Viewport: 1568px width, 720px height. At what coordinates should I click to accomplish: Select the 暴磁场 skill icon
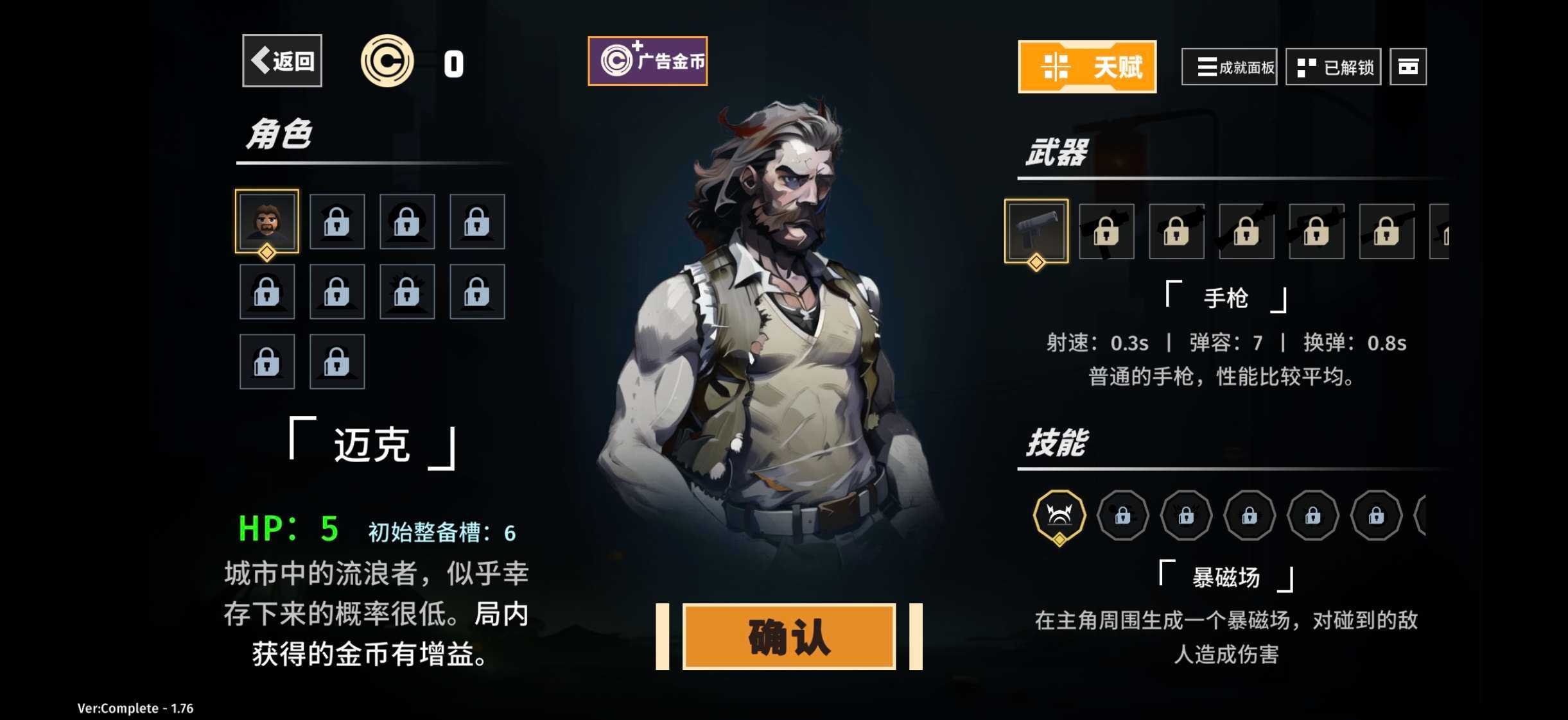[1059, 515]
